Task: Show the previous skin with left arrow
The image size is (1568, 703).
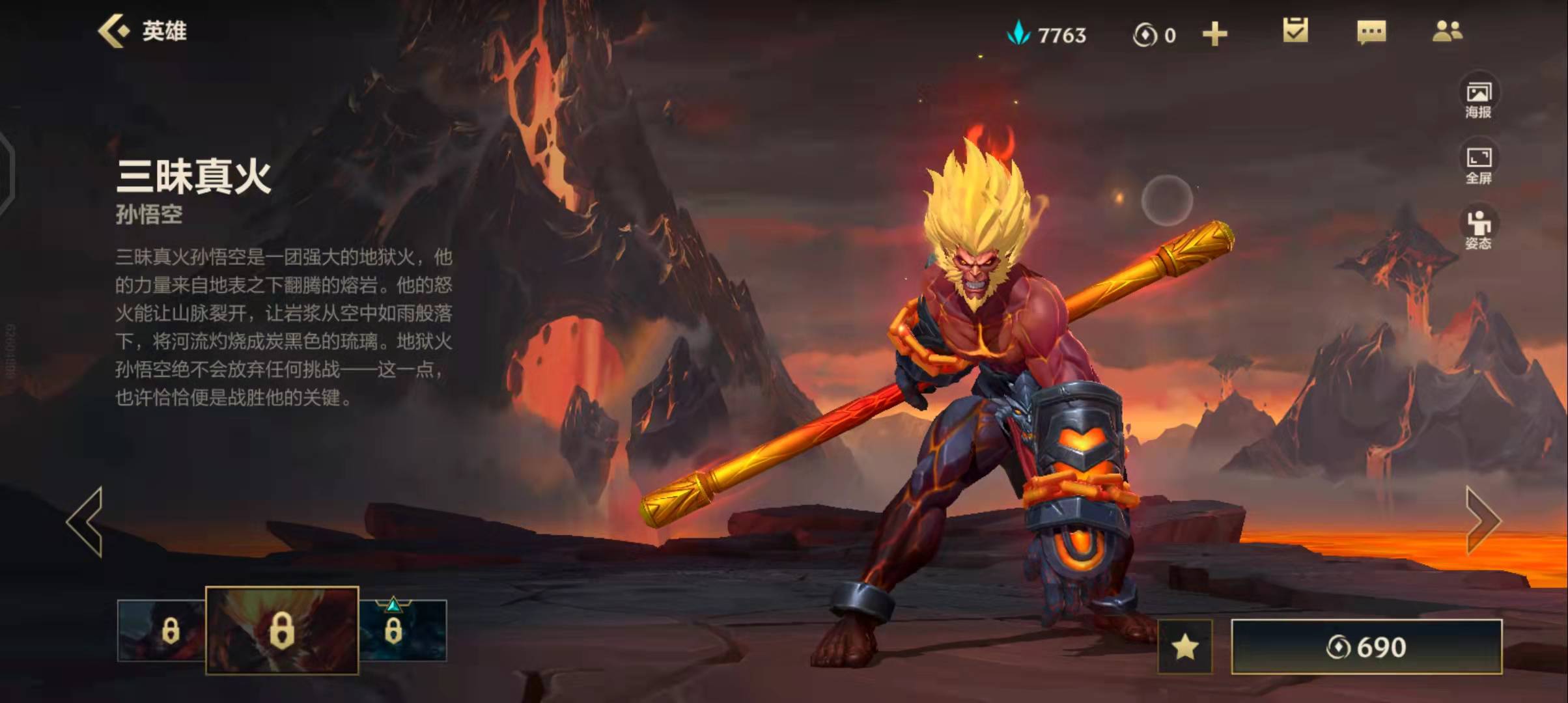Action: point(85,521)
